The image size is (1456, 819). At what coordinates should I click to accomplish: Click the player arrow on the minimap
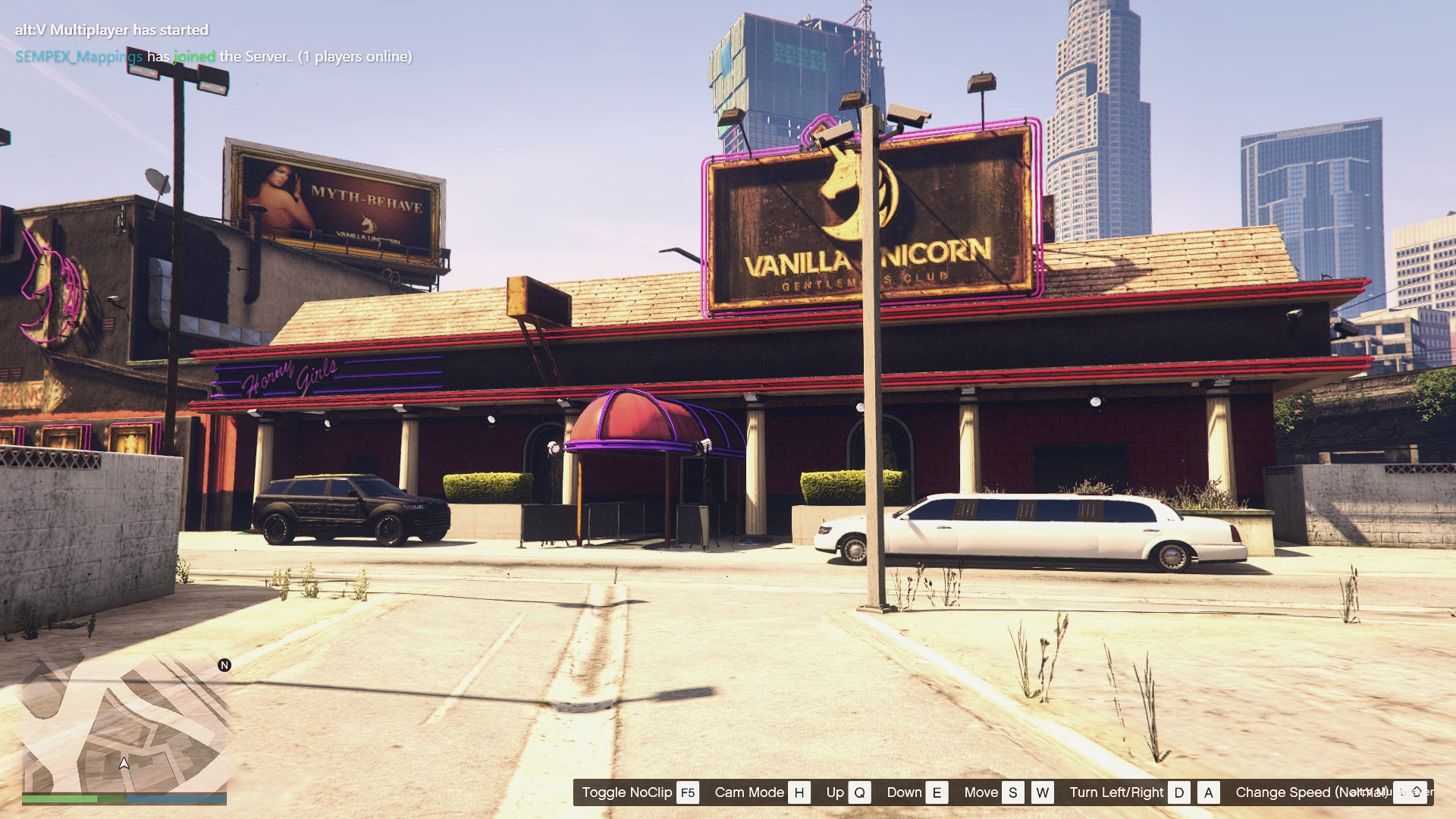coord(124,763)
